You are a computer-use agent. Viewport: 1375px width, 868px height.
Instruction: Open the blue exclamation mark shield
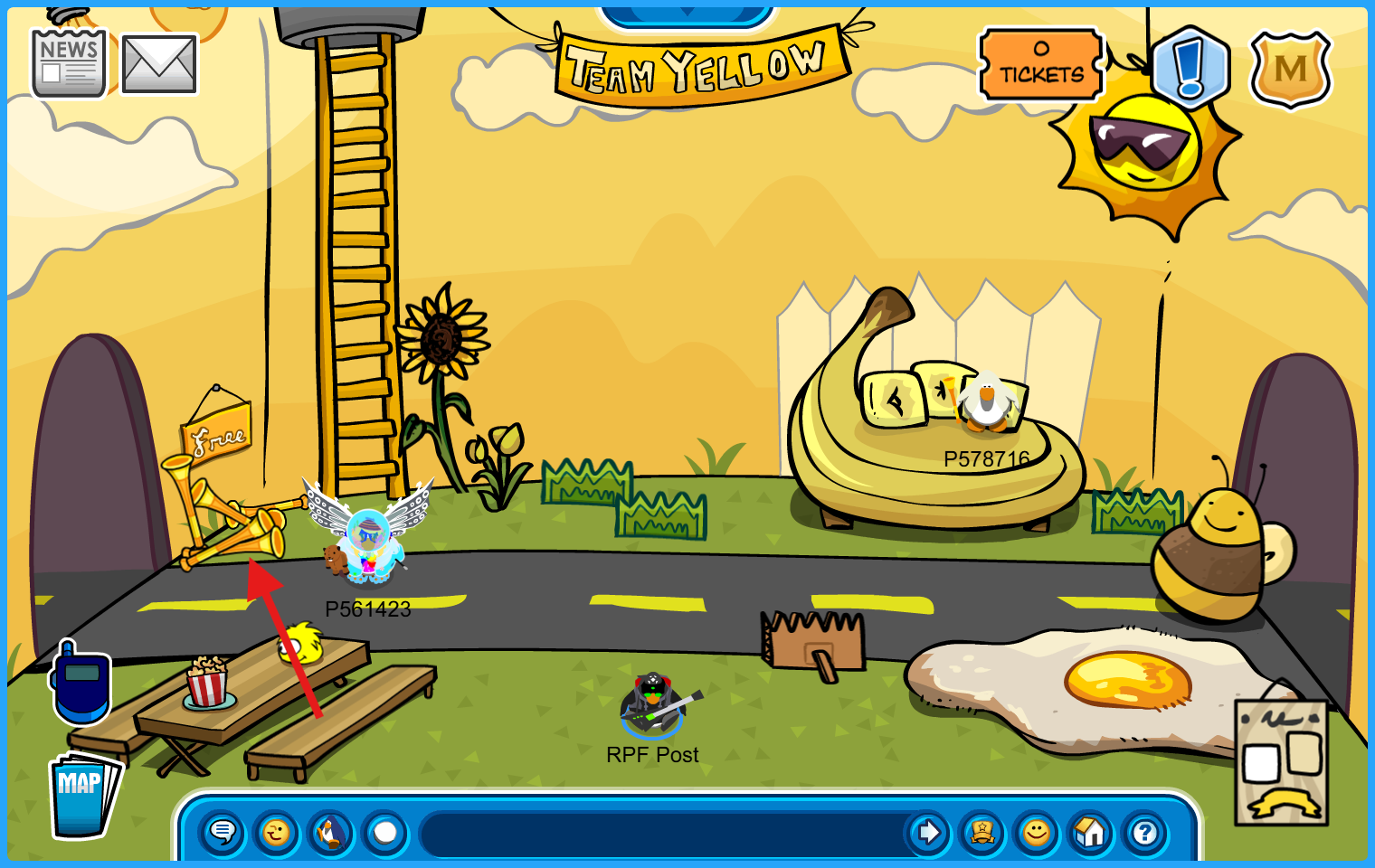1190,67
